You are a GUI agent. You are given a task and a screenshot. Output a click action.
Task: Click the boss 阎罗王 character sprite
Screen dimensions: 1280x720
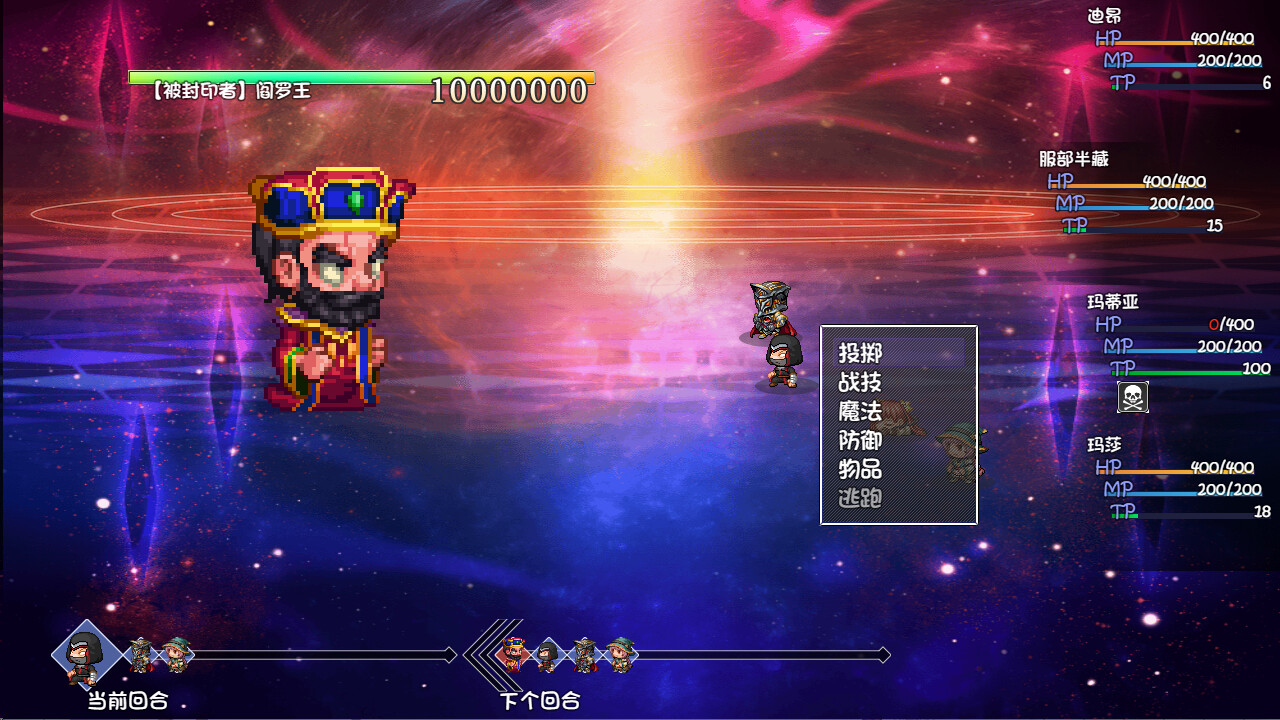click(x=330, y=290)
